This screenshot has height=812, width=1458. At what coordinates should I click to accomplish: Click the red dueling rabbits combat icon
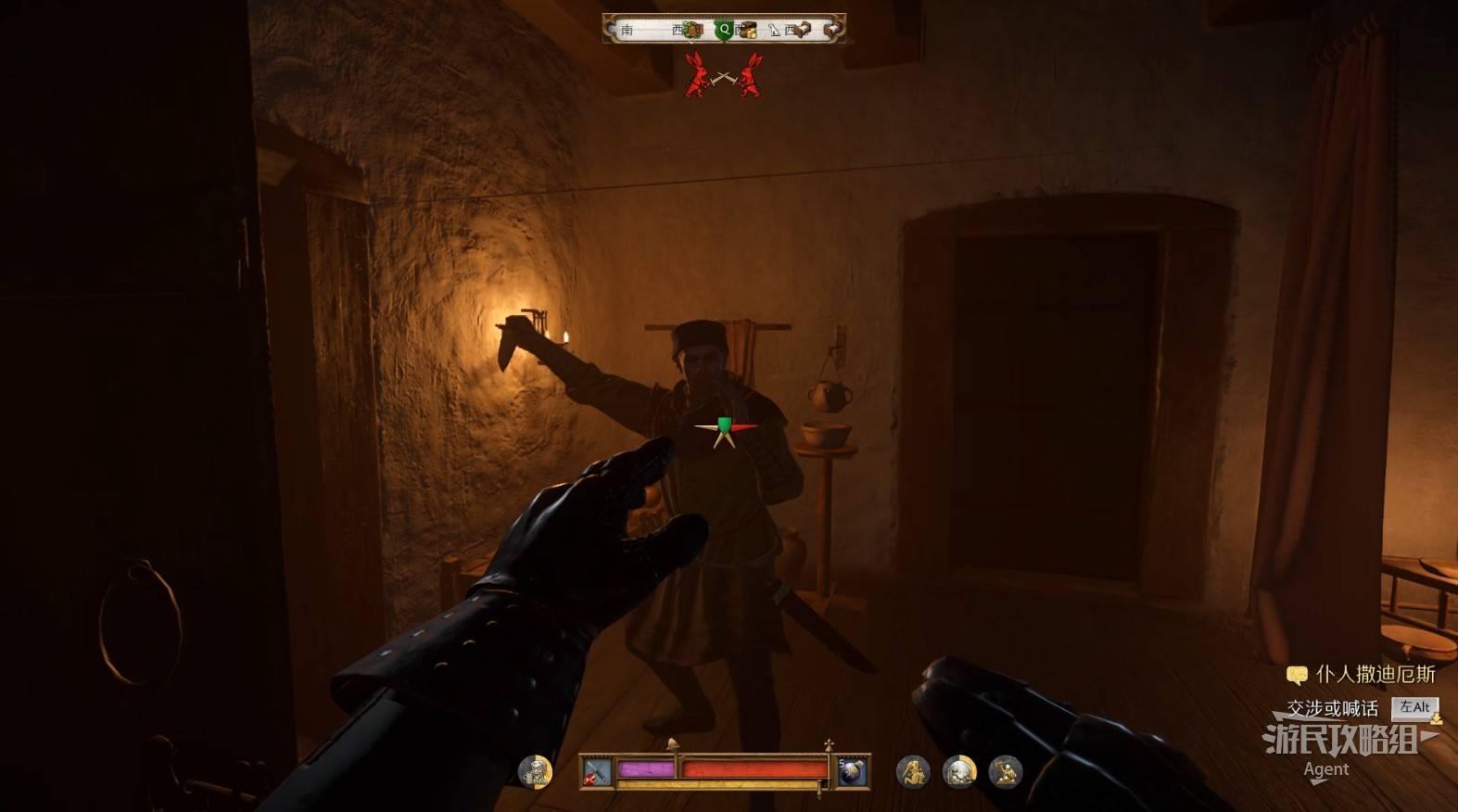tap(724, 76)
